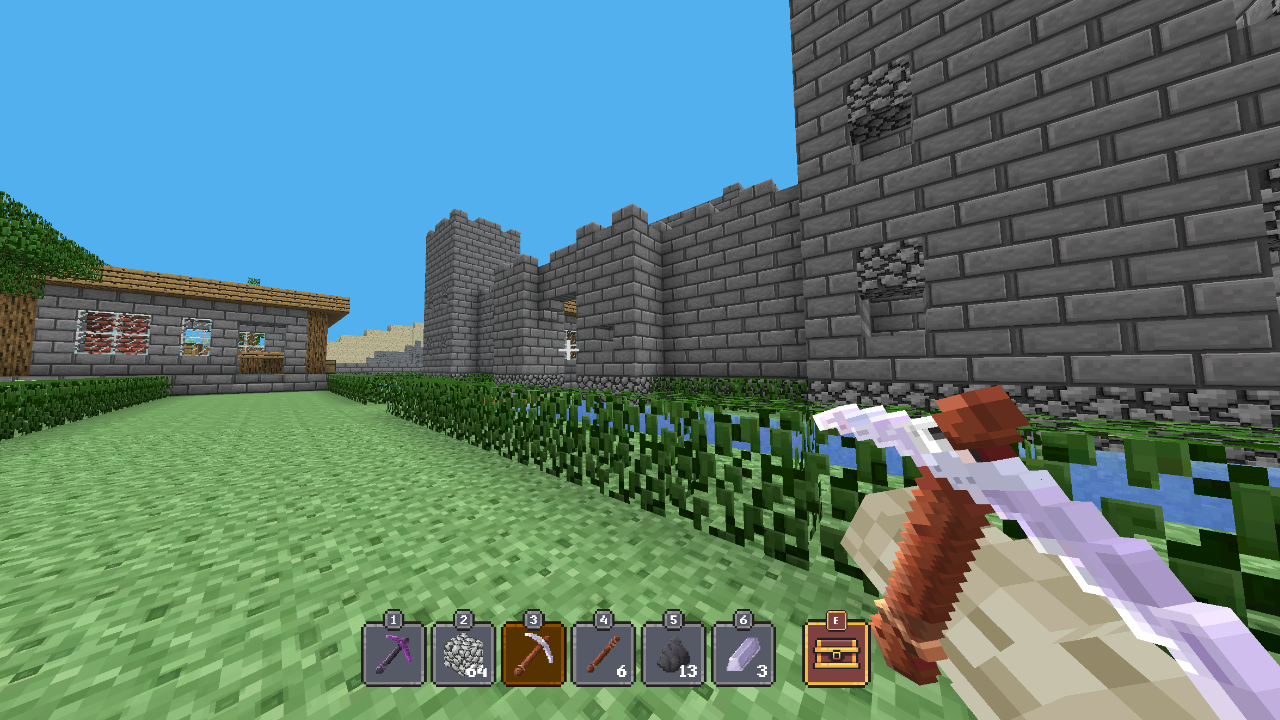Click the 64 count on the cobblestone stack
This screenshot has height=720, width=1280.
point(477,673)
